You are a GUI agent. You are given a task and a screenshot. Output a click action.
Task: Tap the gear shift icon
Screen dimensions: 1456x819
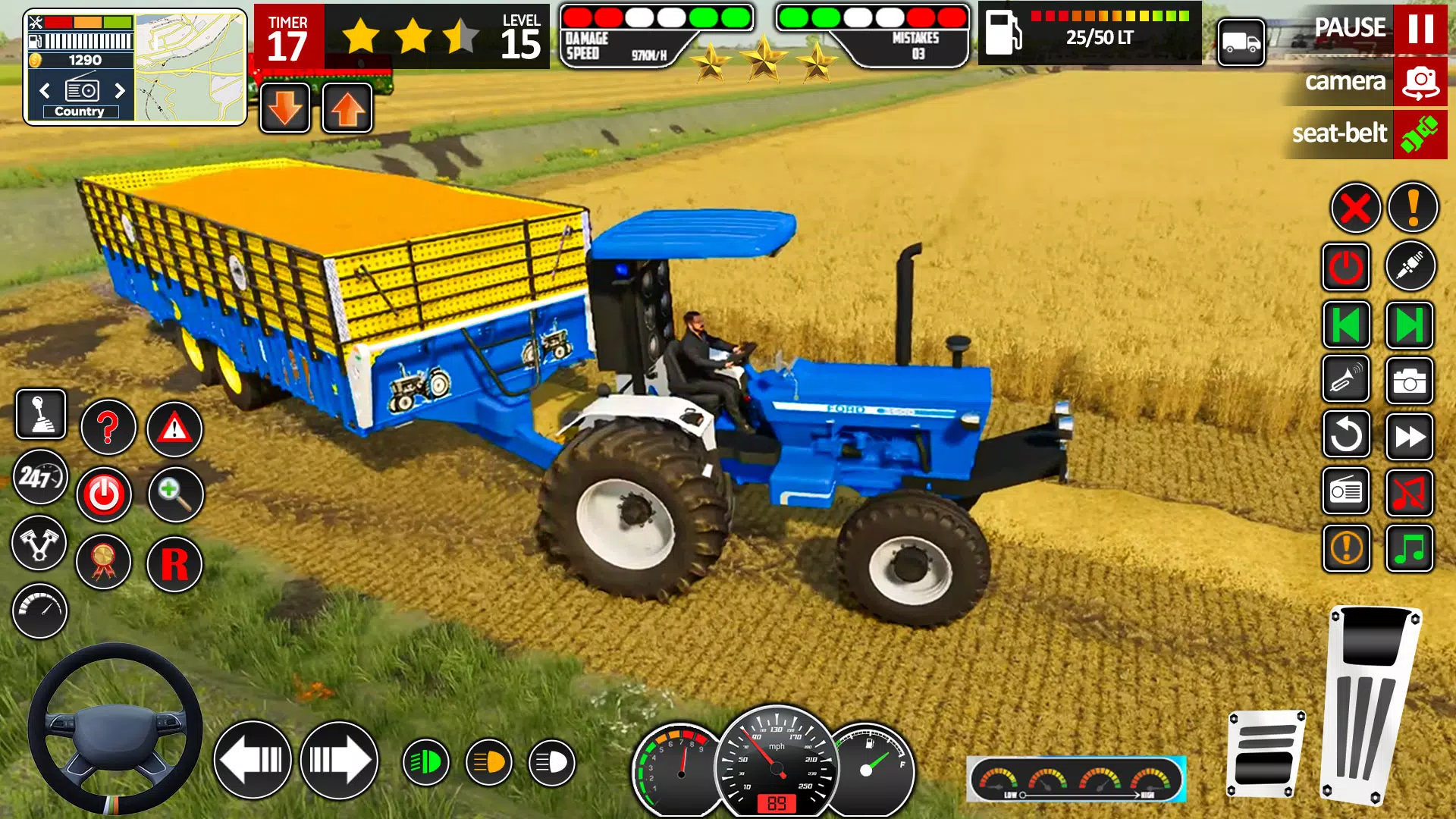click(39, 415)
